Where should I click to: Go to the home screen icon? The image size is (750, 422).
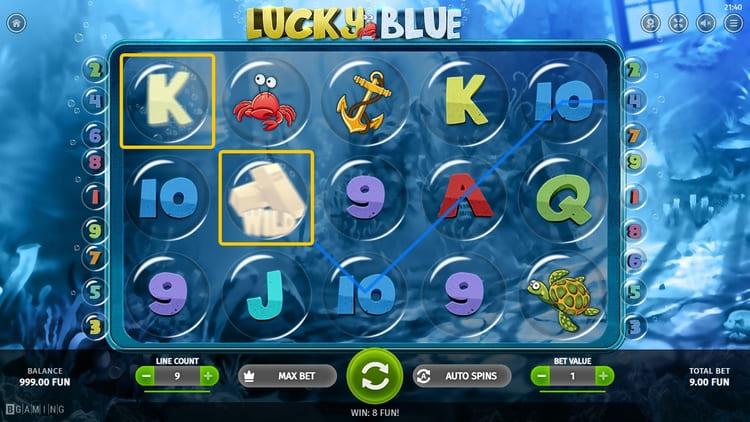pyautogui.click(x=16, y=23)
